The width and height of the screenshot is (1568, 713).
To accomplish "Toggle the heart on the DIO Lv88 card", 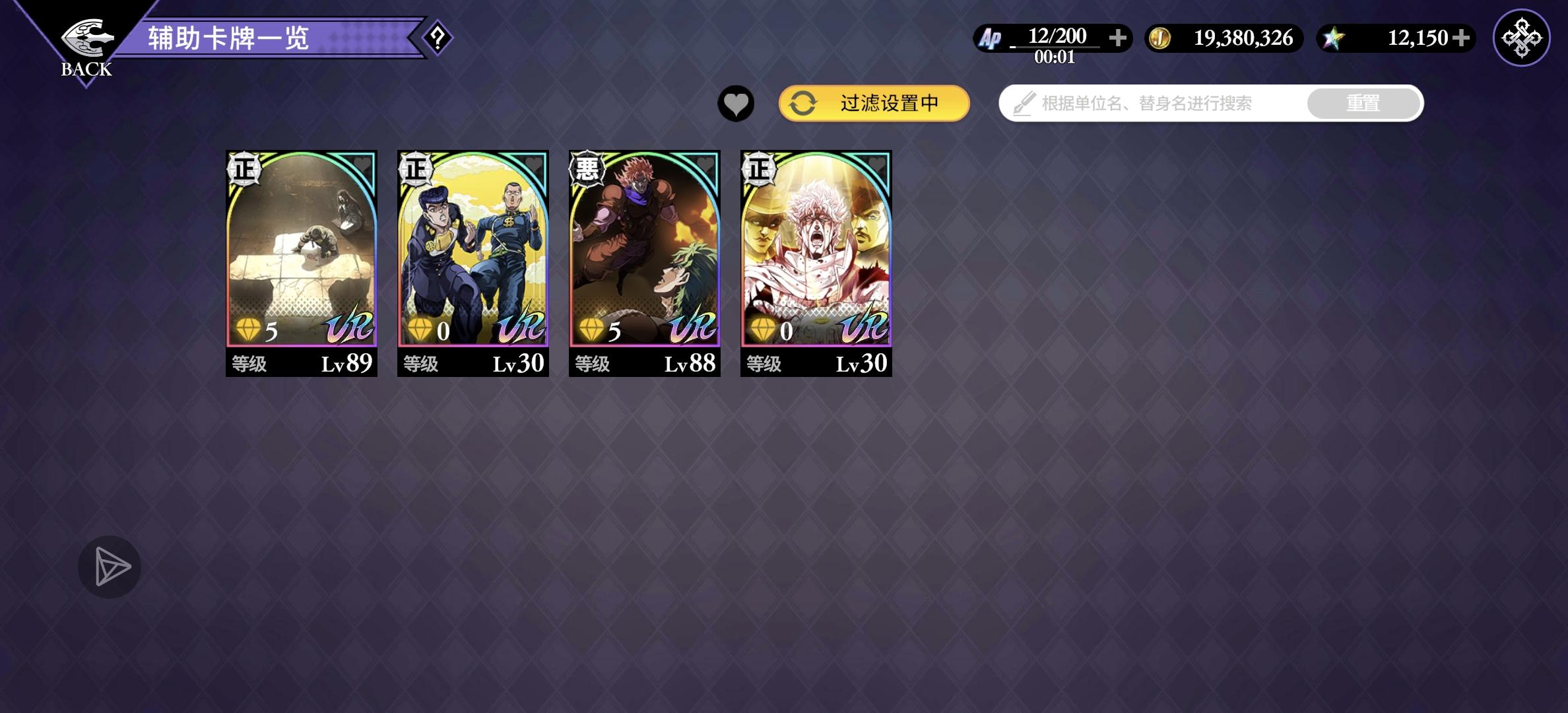I will 703,164.
